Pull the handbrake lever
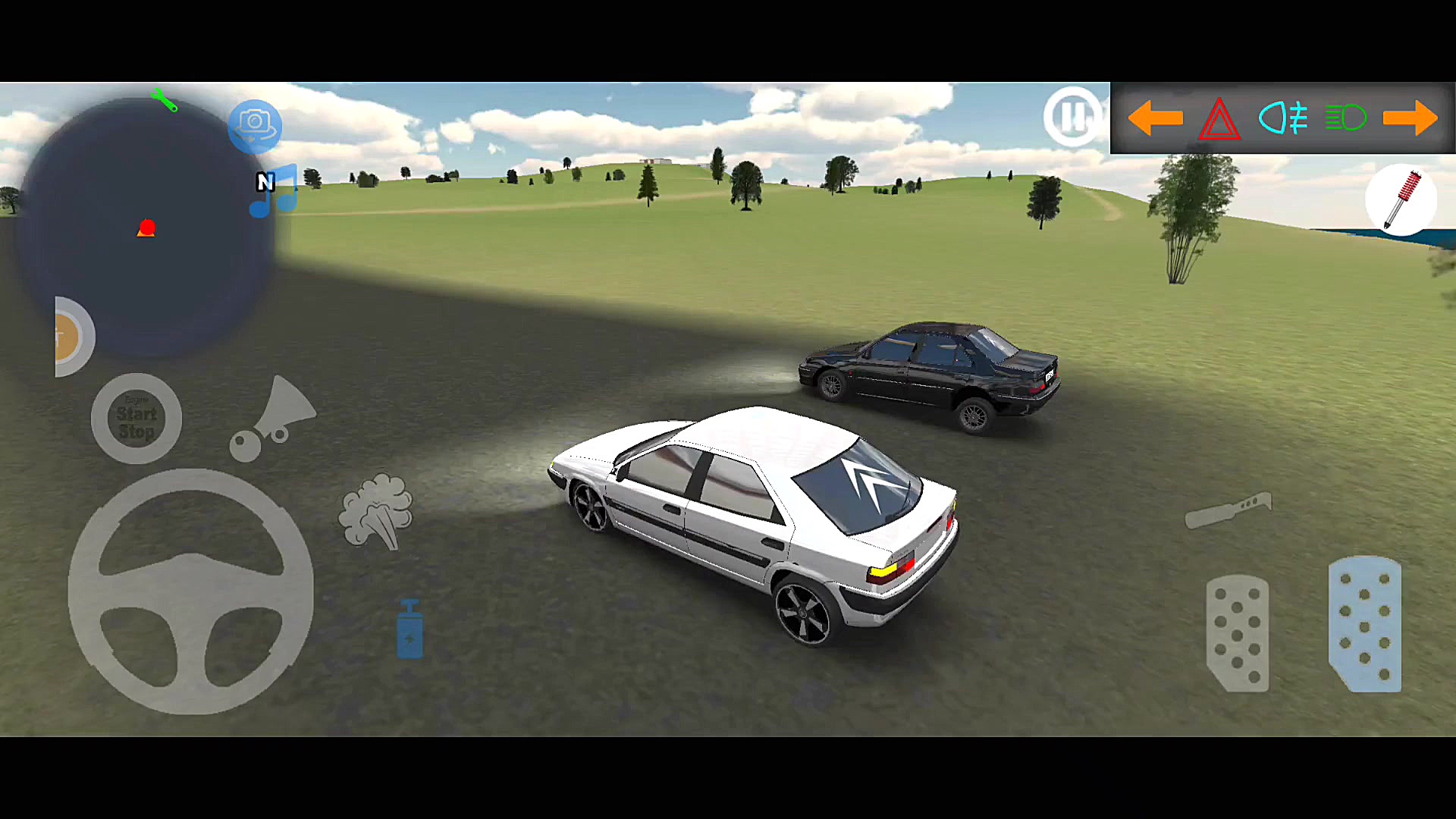Viewport: 1456px width, 819px height. tap(1228, 510)
